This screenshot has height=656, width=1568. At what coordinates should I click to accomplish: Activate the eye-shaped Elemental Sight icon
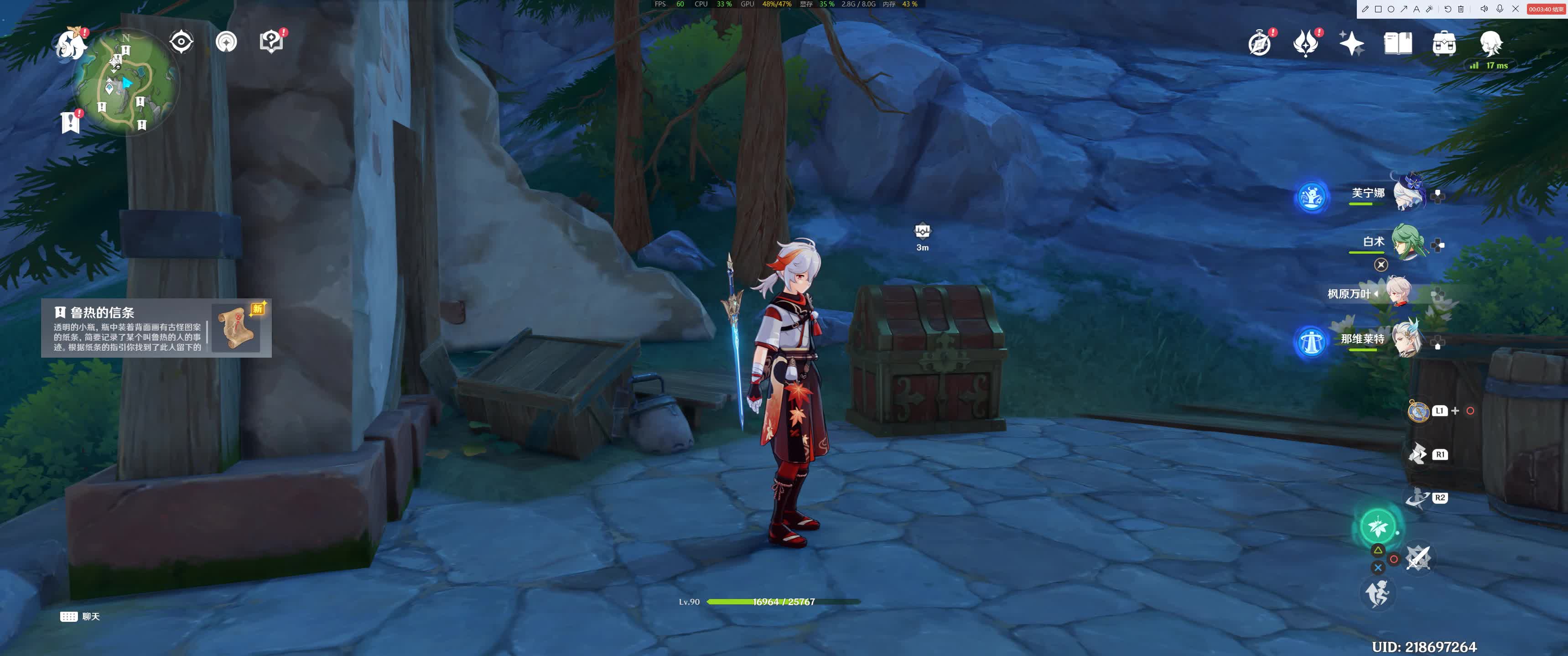(x=181, y=42)
